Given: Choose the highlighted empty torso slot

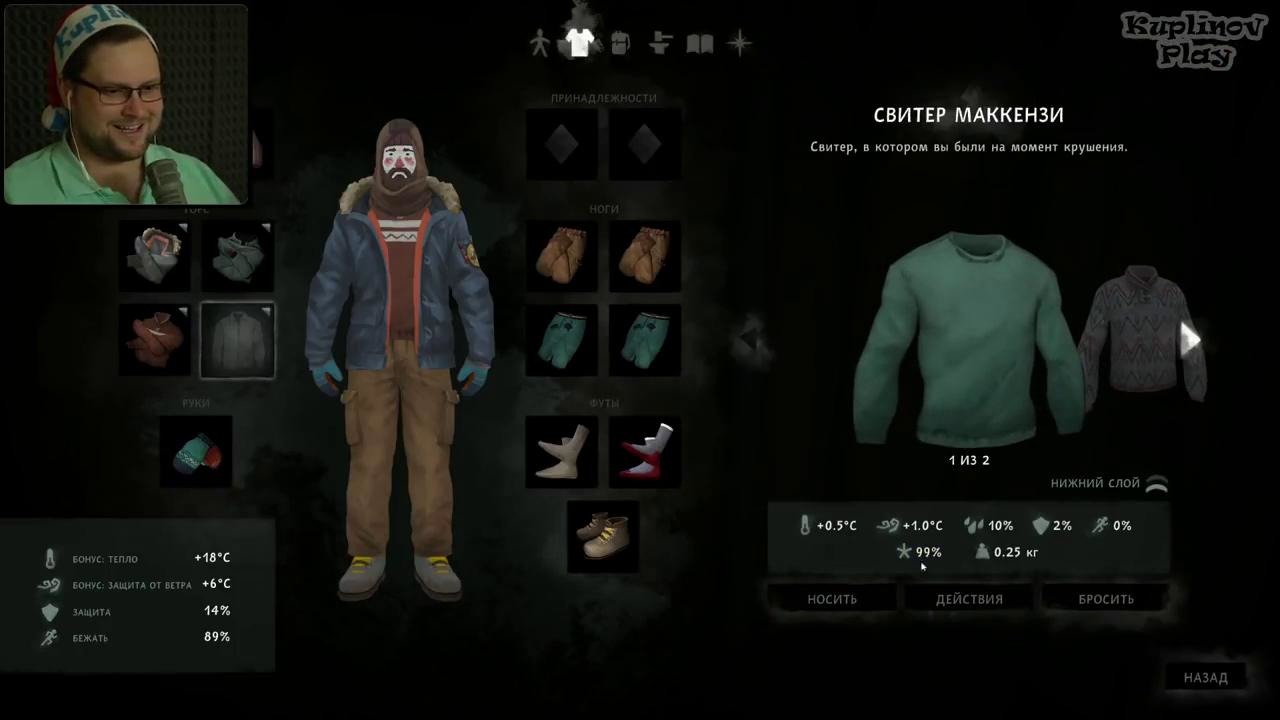Looking at the screenshot, I should point(238,340).
